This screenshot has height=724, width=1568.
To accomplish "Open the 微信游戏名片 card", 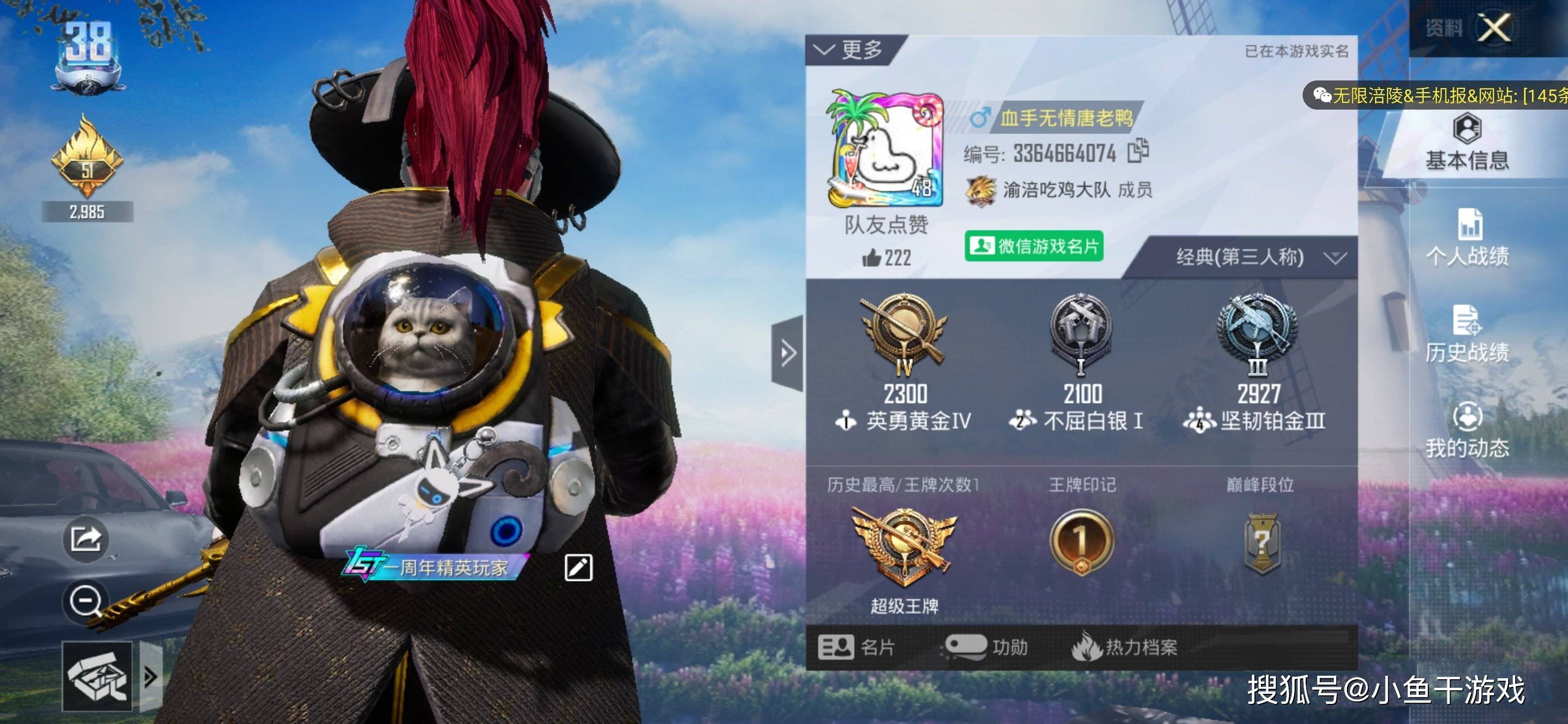I will click(x=1034, y=246).
